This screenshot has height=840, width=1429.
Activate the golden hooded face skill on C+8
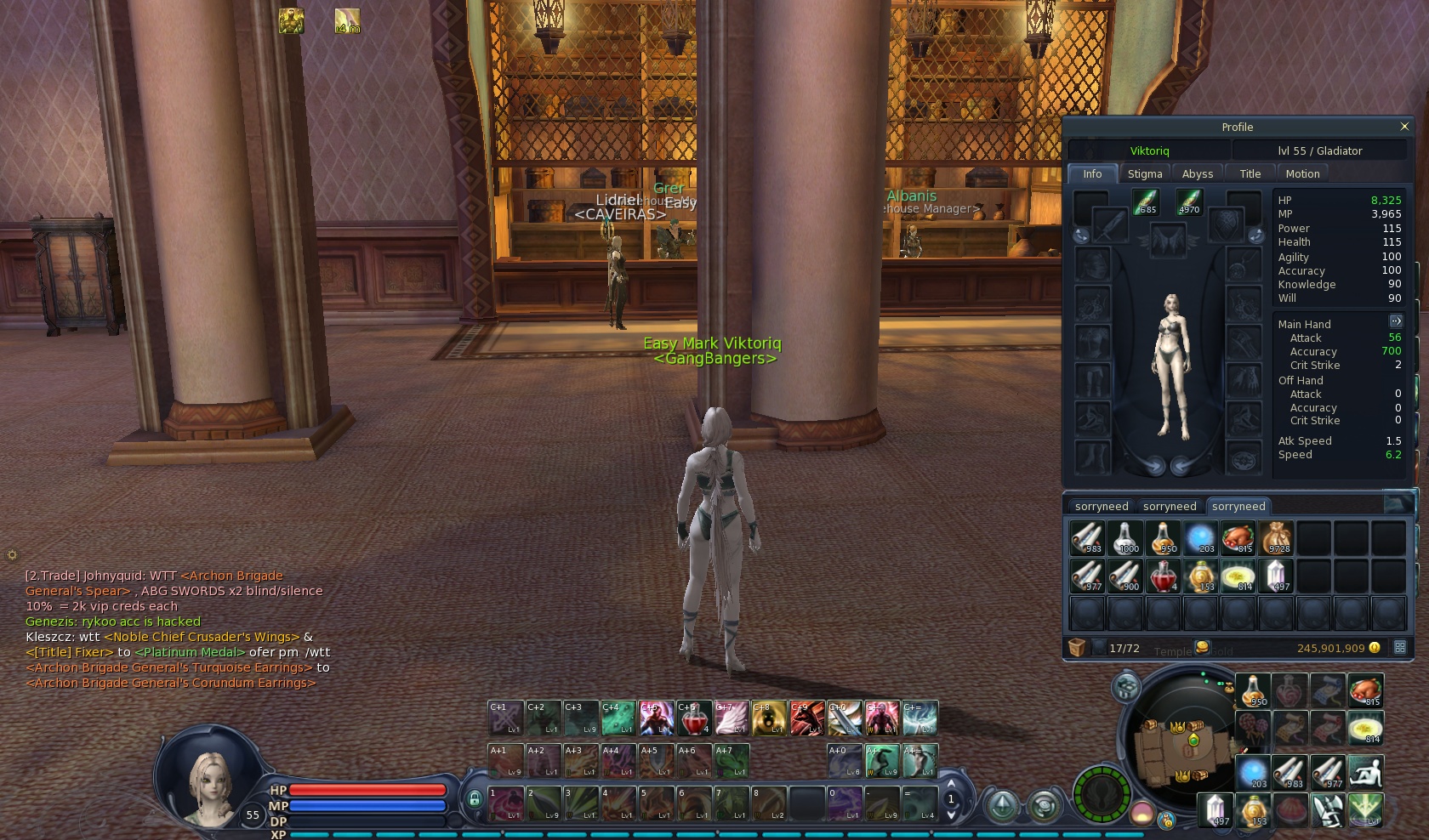click(769, 718)
